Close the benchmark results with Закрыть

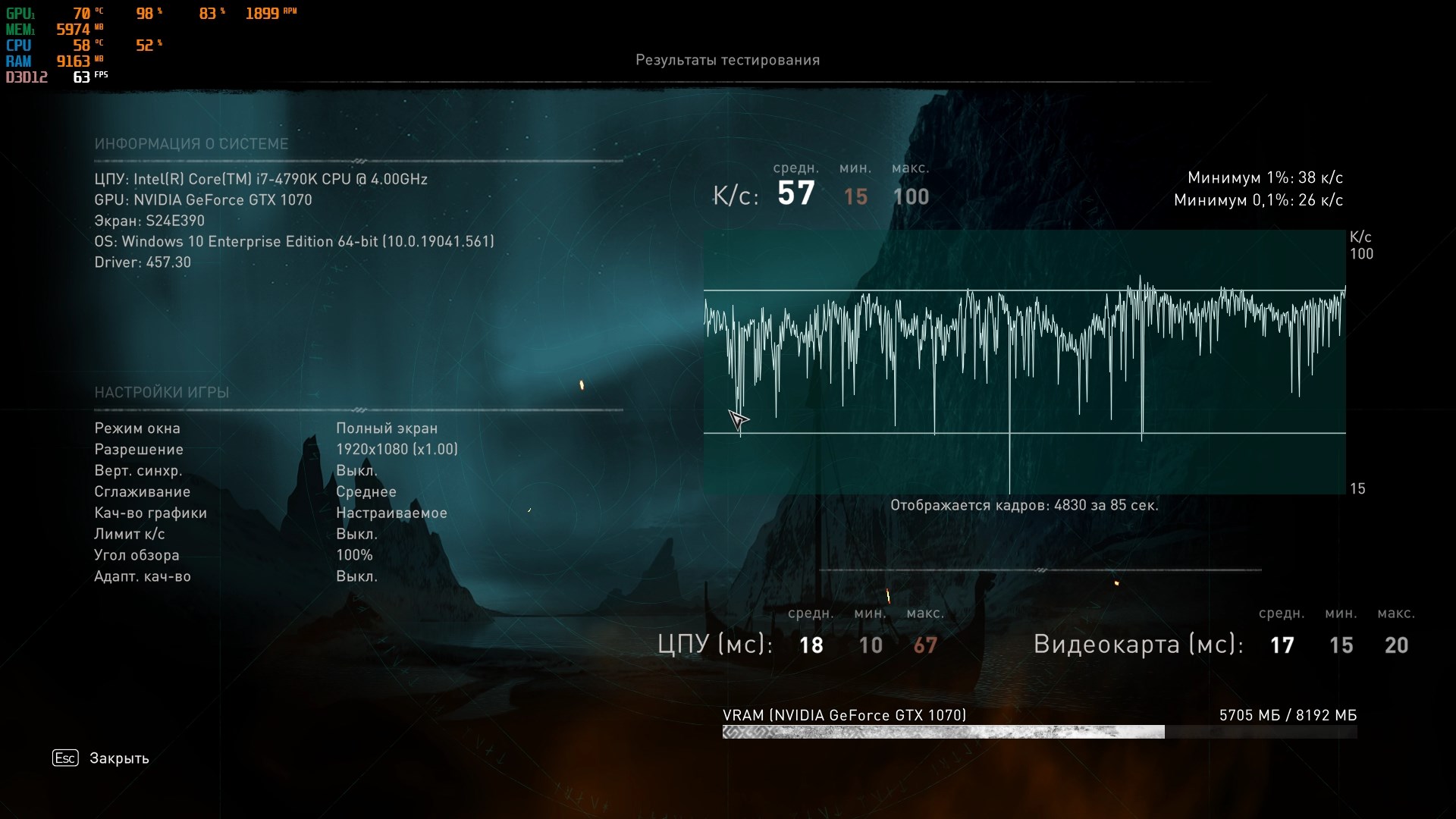point(118,758)
